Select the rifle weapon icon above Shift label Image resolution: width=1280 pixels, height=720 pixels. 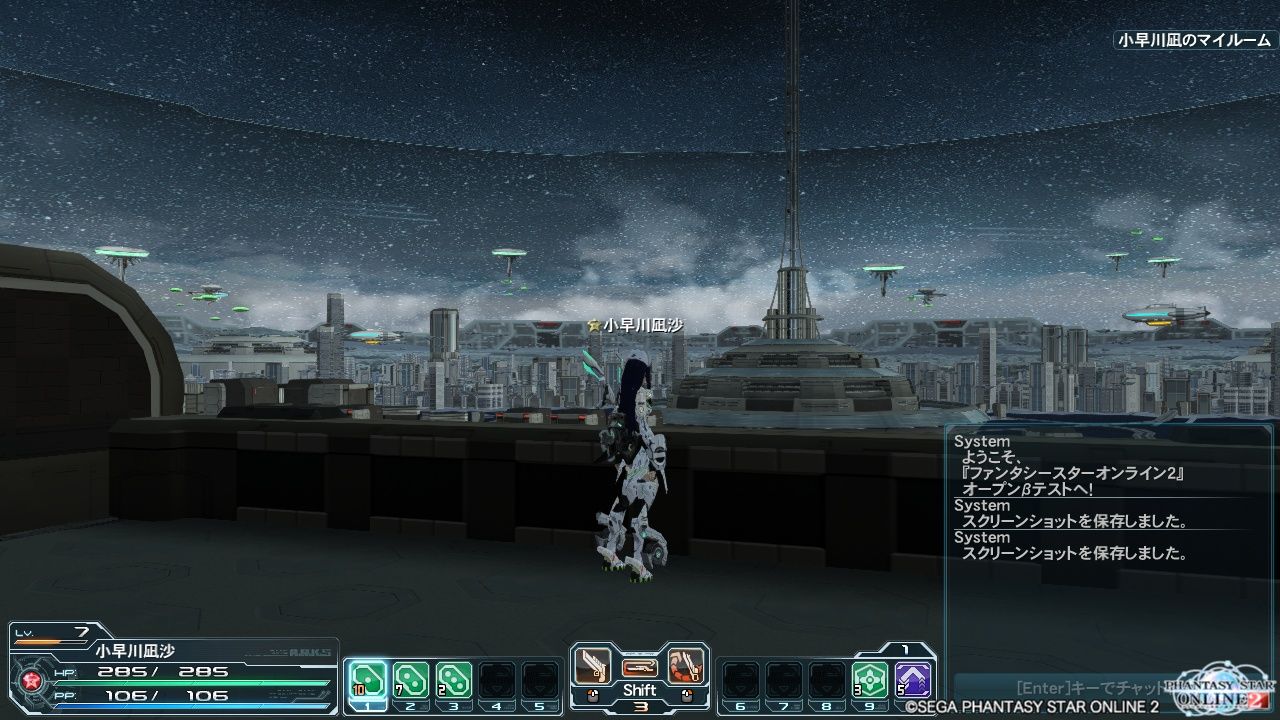coord(638,668)
